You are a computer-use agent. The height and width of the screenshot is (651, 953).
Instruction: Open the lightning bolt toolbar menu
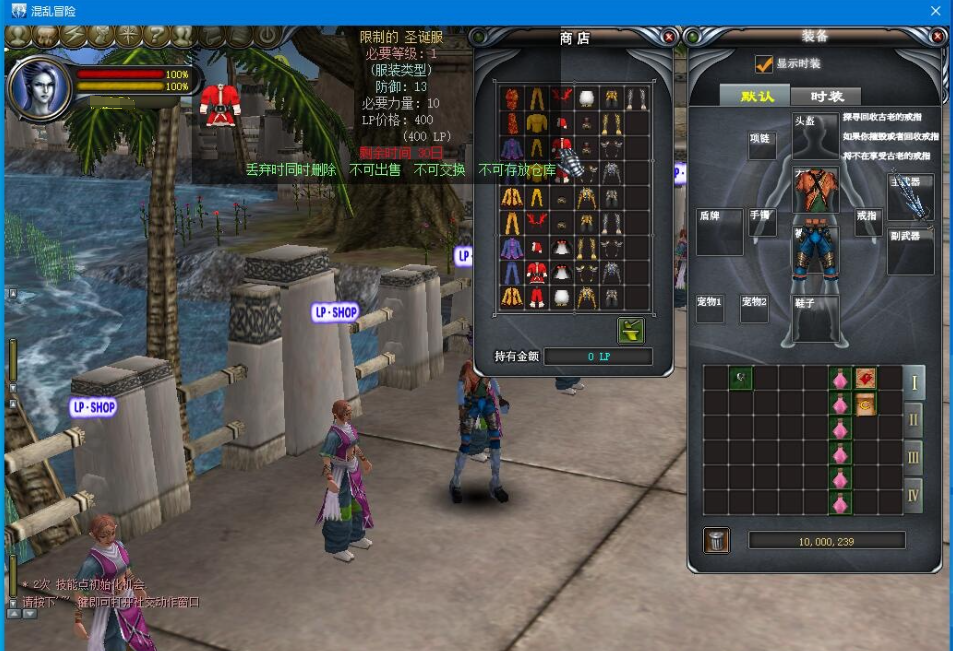[x=74, y=36]
